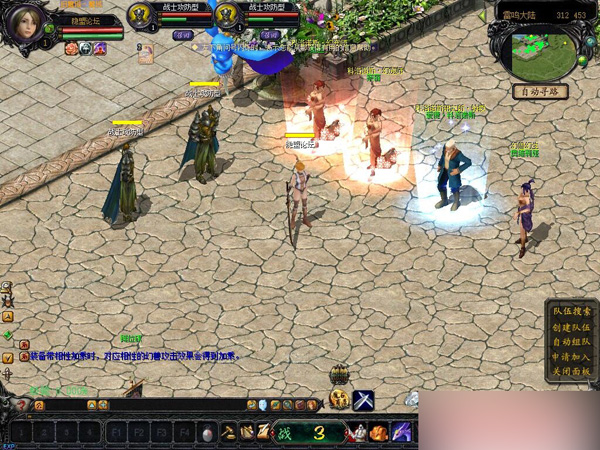The image size is (600, 450).
Task: Select 队伍搜索 in the team panel
Action: click(x=572, y=311)
